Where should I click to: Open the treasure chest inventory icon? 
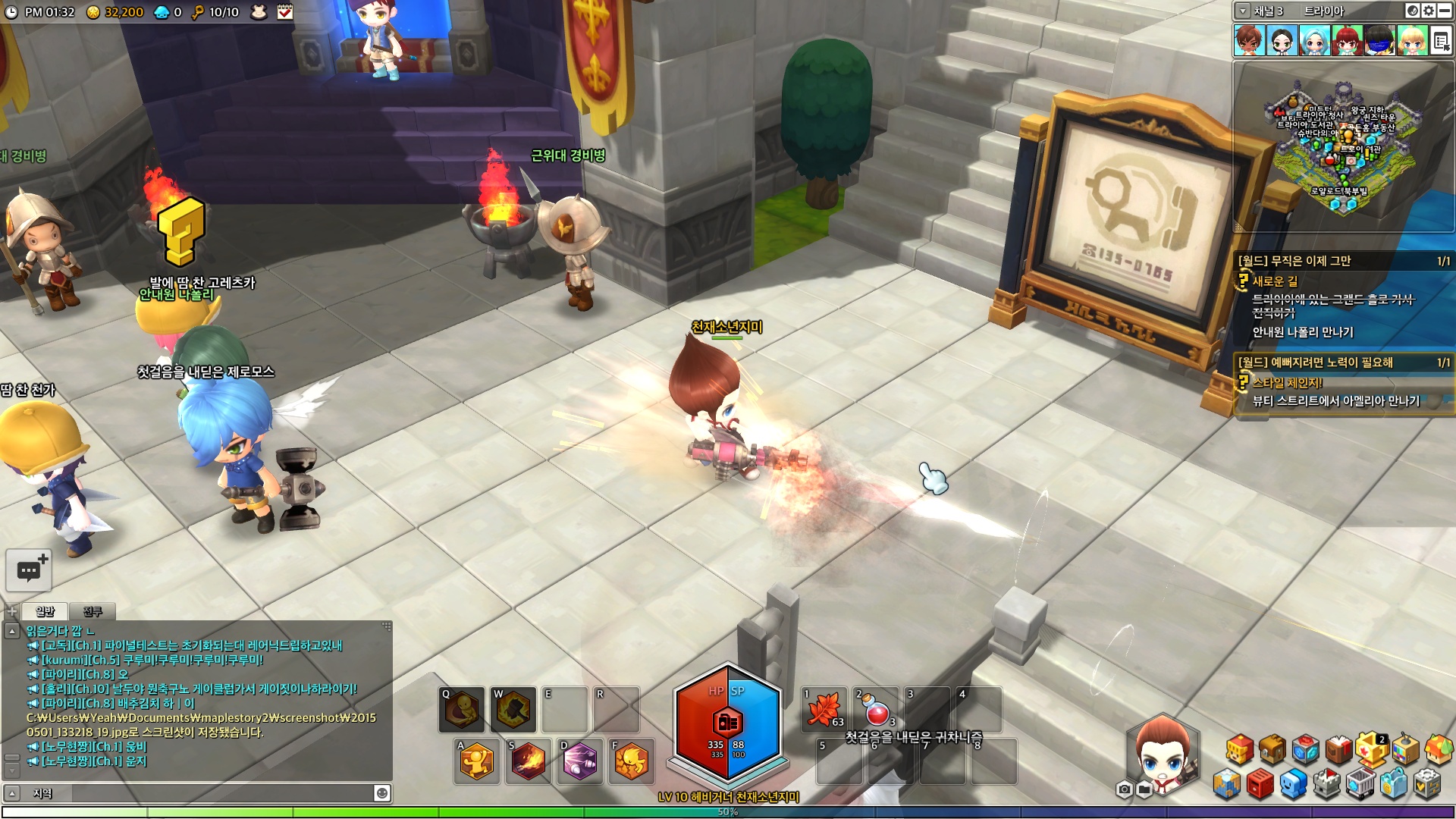click(1272, 750)
